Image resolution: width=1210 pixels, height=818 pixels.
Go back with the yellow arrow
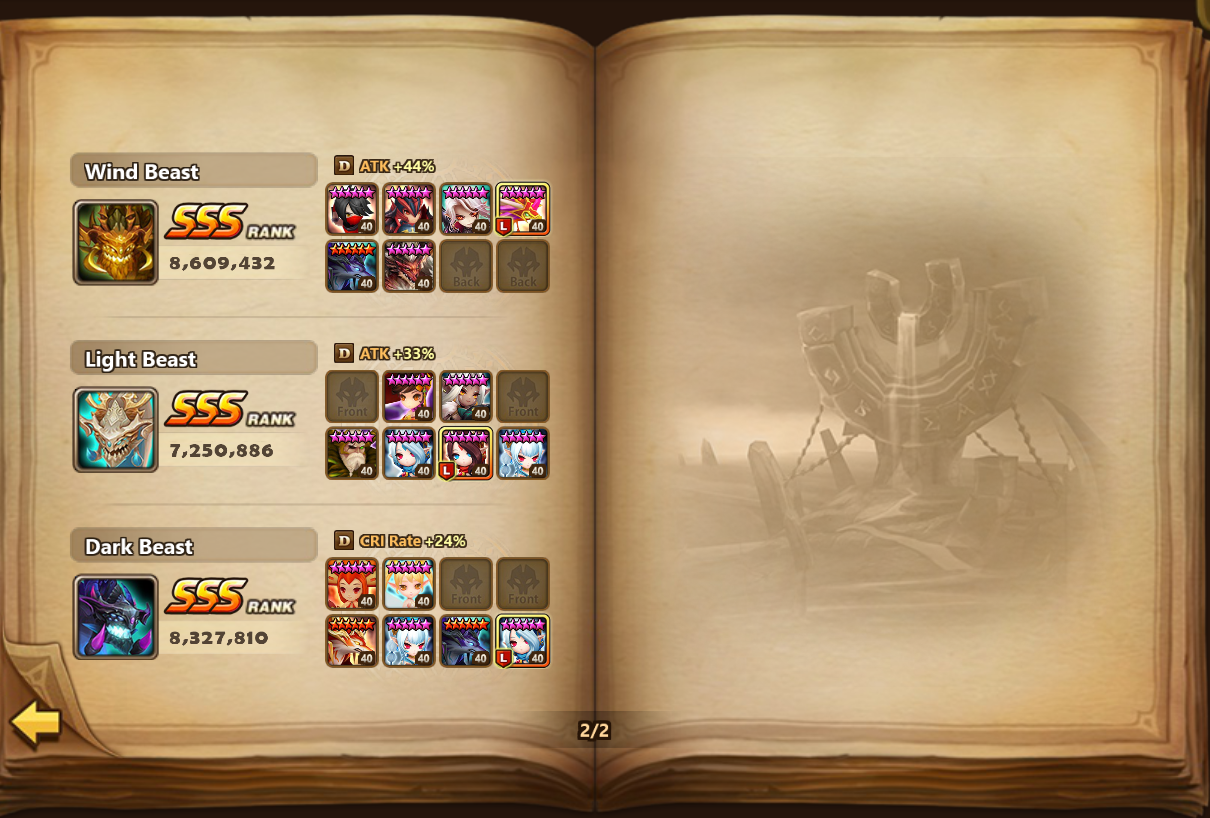pyautogui.click(x=36, y=723)
